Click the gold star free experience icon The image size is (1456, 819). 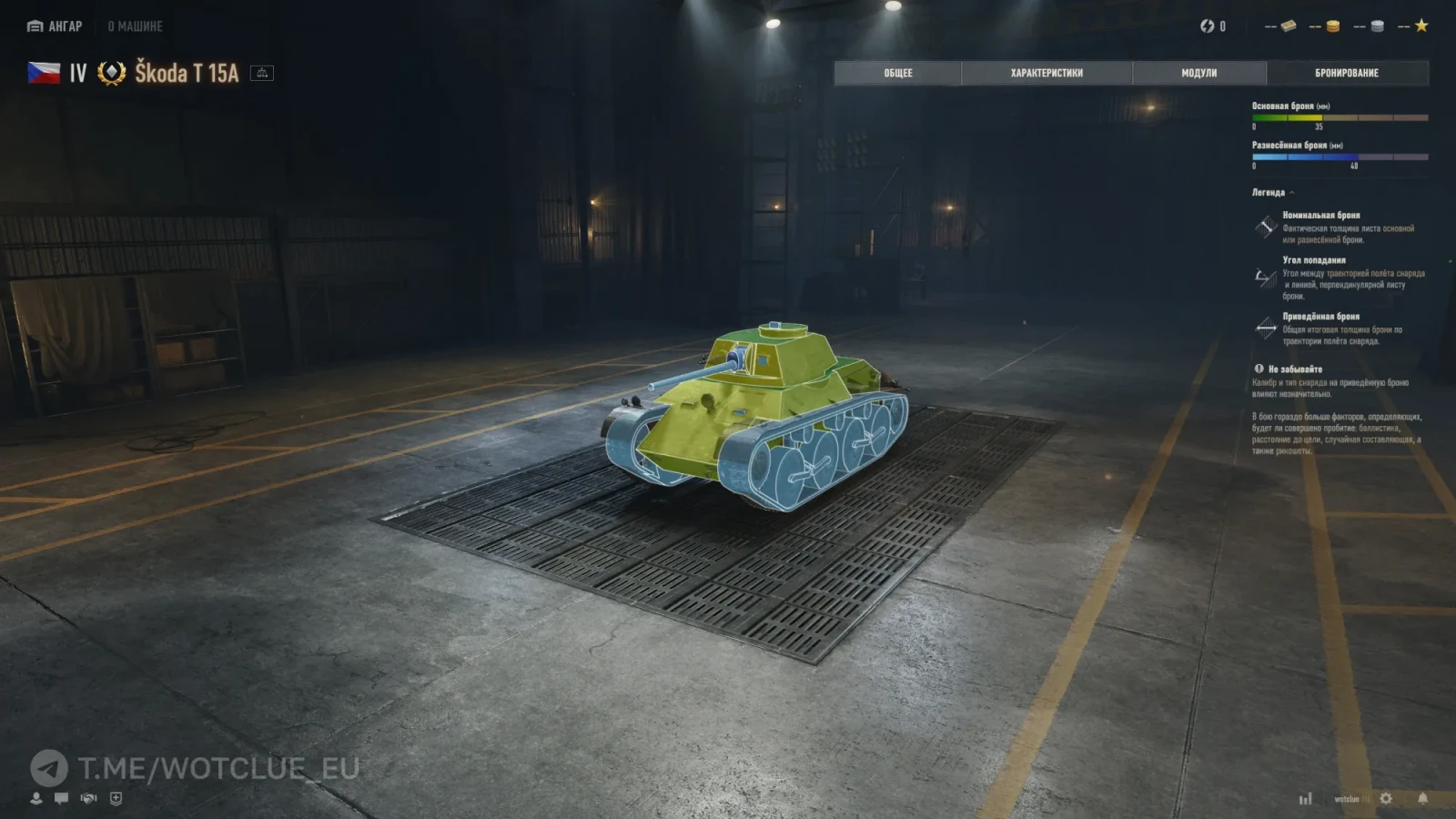[x=1421, y=26]
